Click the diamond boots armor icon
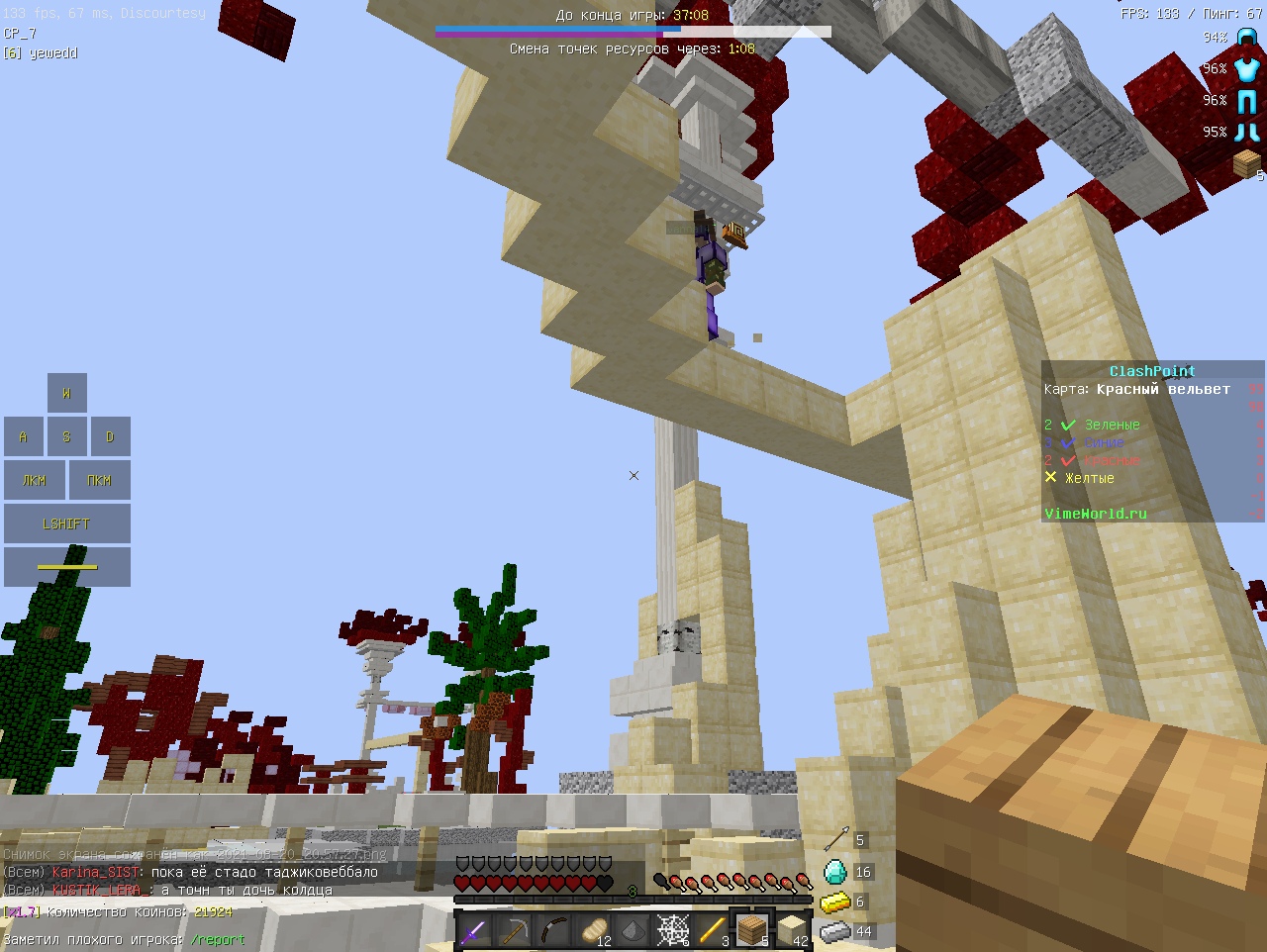 [x=1247, y=132]
